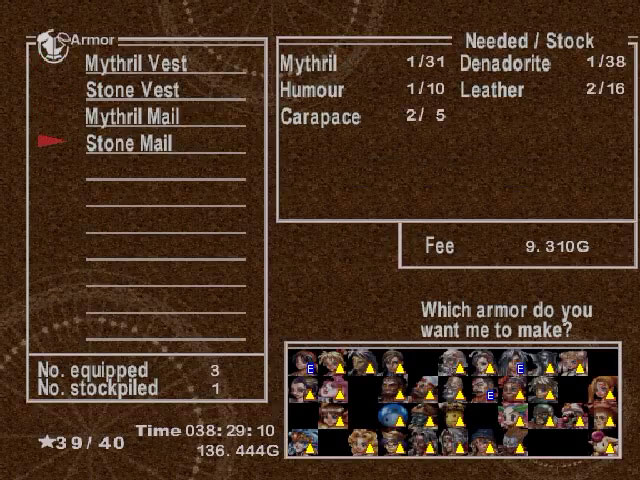Select Mythril Vest from the armor list
640x480 pixels.
136,63
